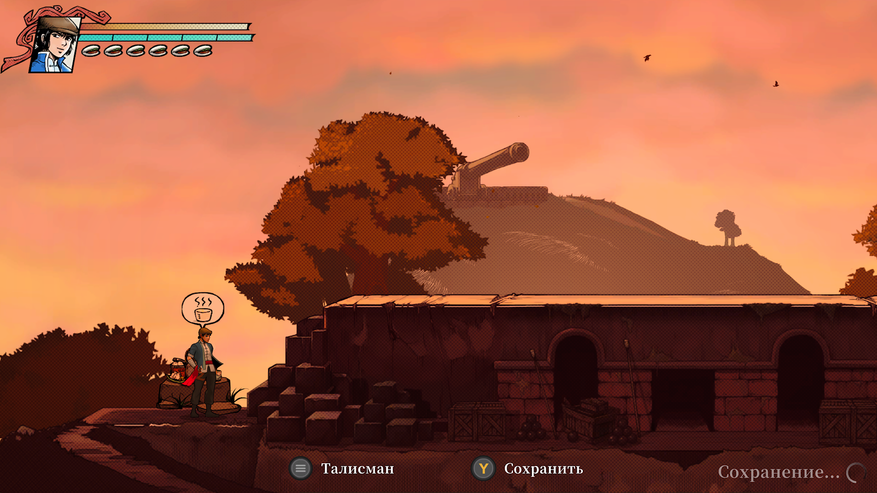The width and height of the screenshot is (877, 493).
Task: Open the Талисман menu option
Action: 341,468
